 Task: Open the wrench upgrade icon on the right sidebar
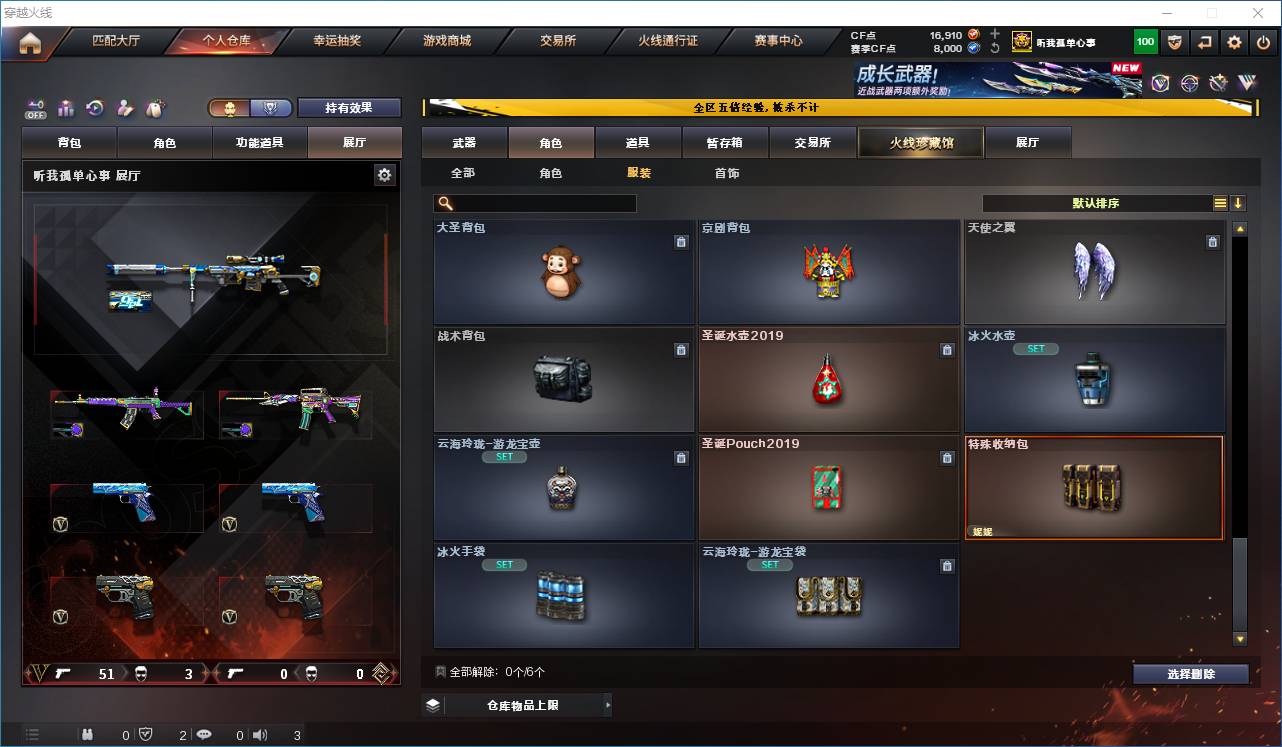1219,82
